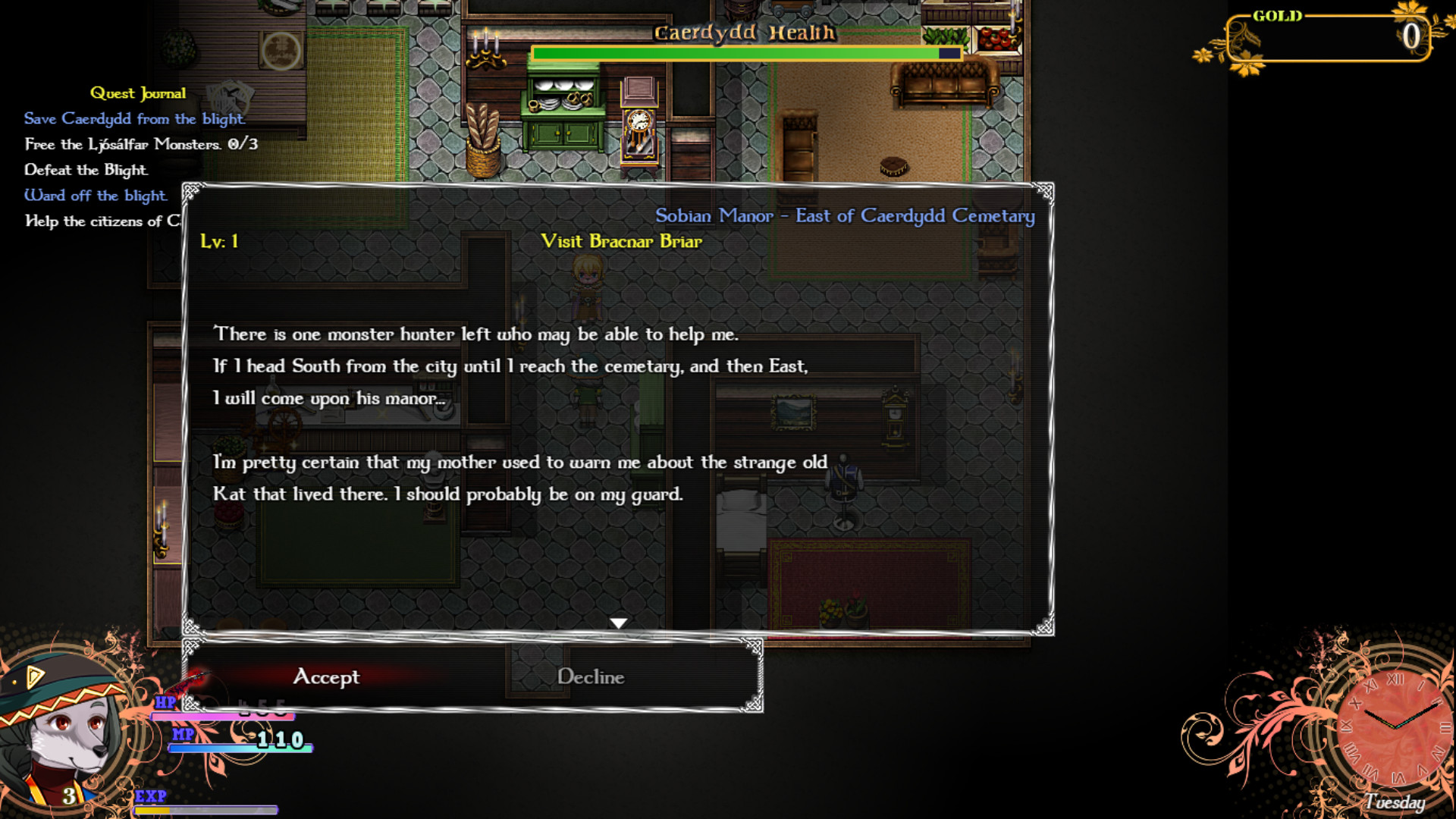Accept the Sobian Manor quest
Viewport: 1456px width, 819px height.
(x=328, y=677)
